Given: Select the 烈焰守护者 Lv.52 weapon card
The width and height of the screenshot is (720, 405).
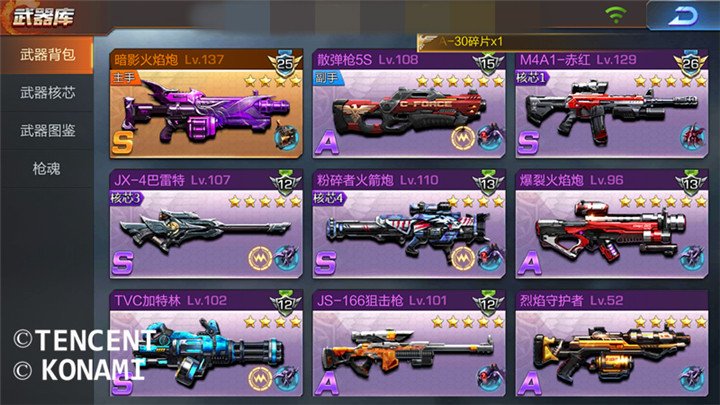Looking at the screenshot, I should (611, 343).
